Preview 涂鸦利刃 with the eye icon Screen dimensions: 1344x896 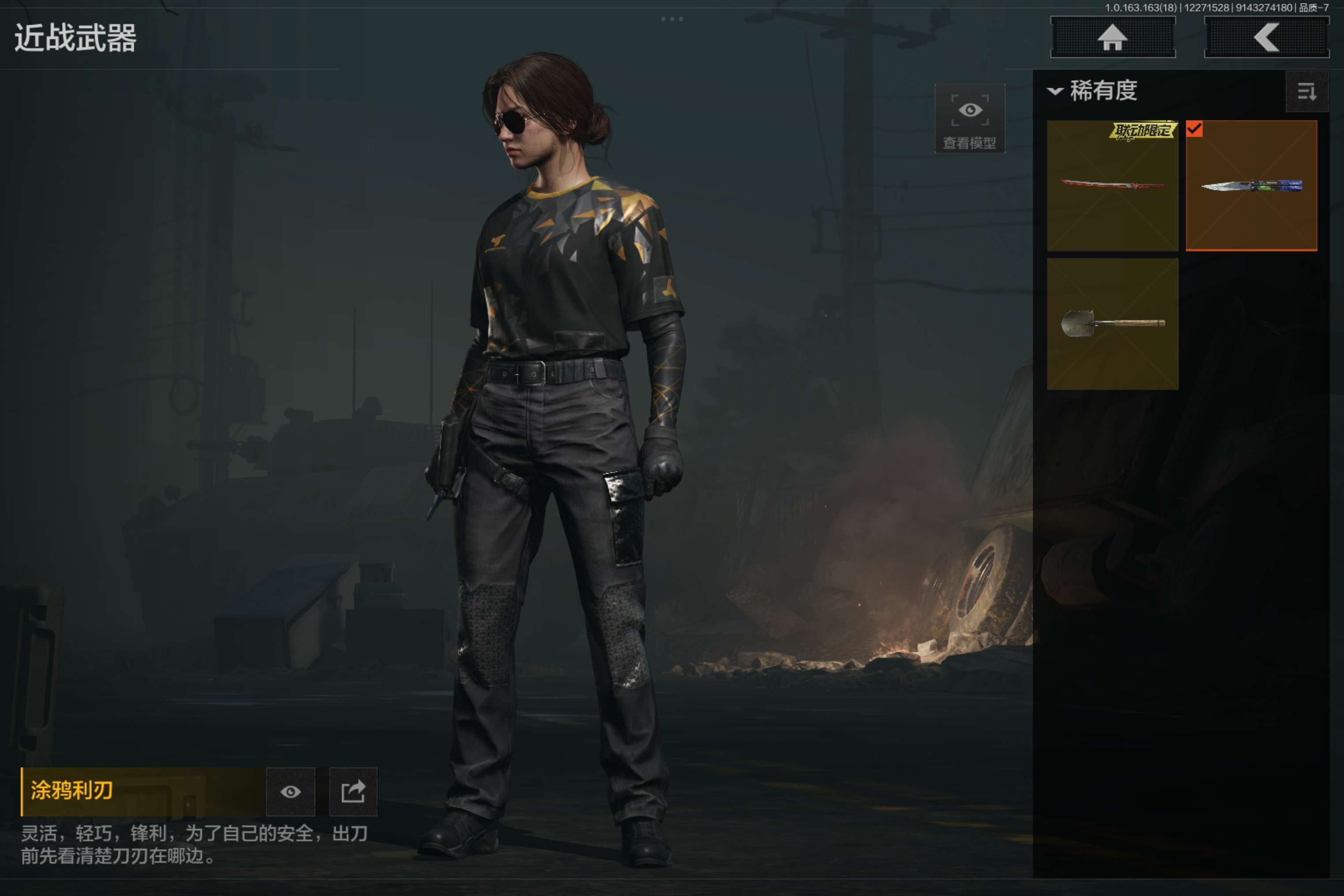point(290,791)
